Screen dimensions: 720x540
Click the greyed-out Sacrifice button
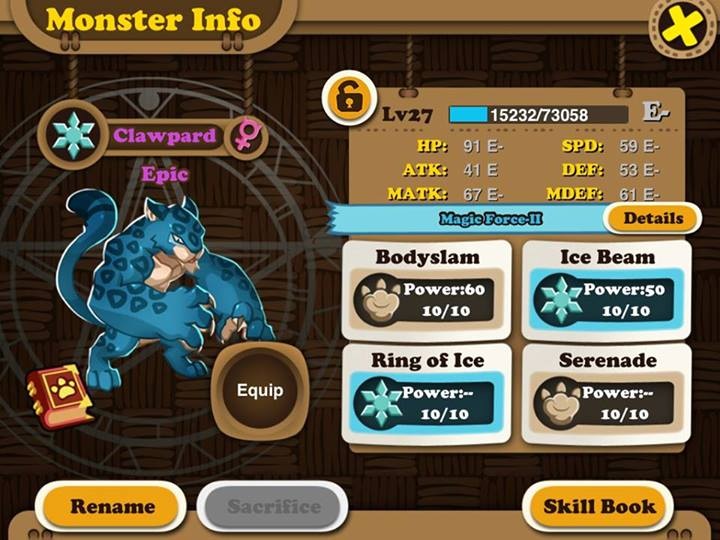coord(272,506)
